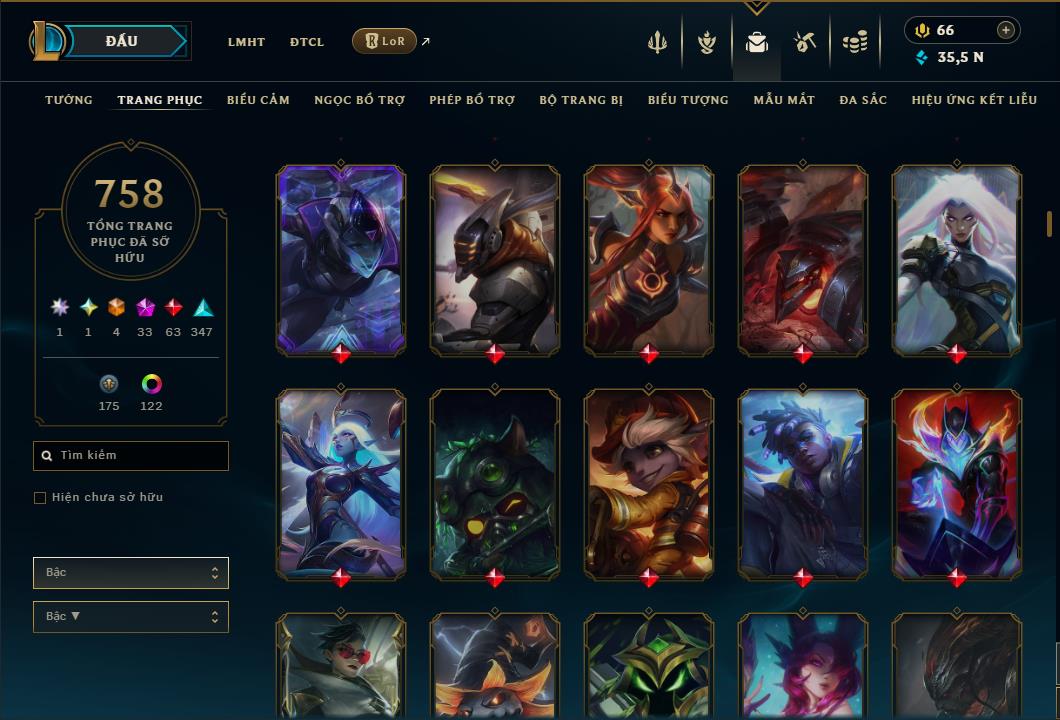The height and width of the screenshot is (720, 1060).
Task: Open the coin stack store icon
Action: 854,42
